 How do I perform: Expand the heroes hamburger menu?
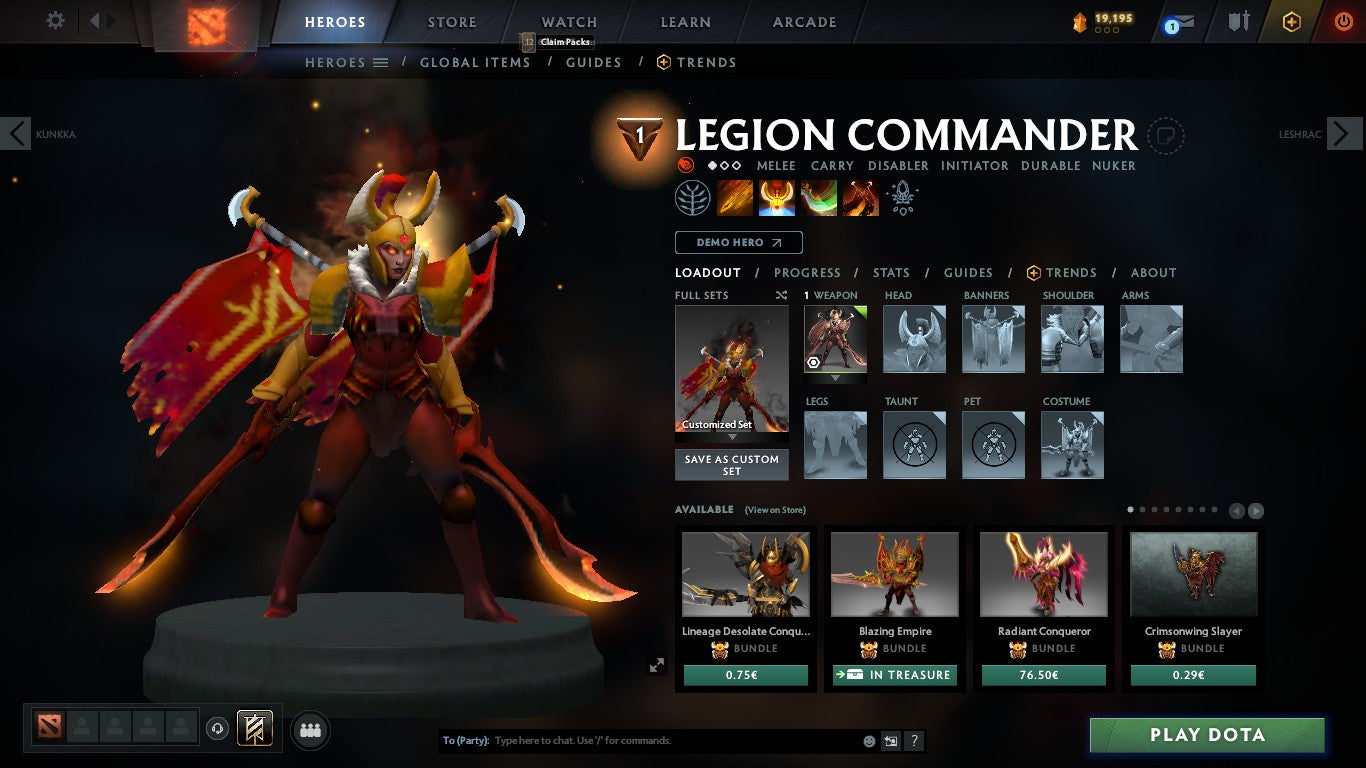(382, 62)
